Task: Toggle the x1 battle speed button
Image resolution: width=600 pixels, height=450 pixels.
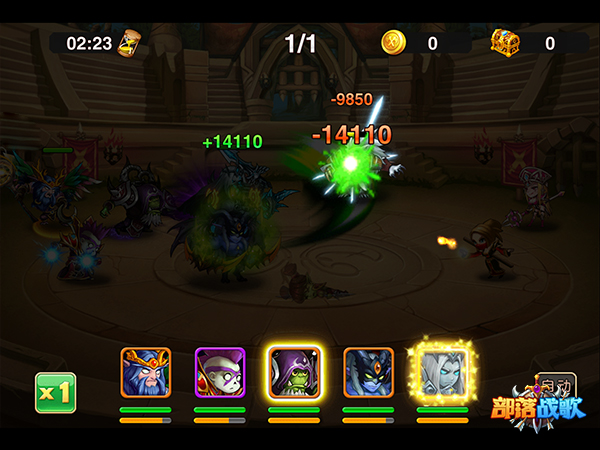Action: click(x=55, y=392)
